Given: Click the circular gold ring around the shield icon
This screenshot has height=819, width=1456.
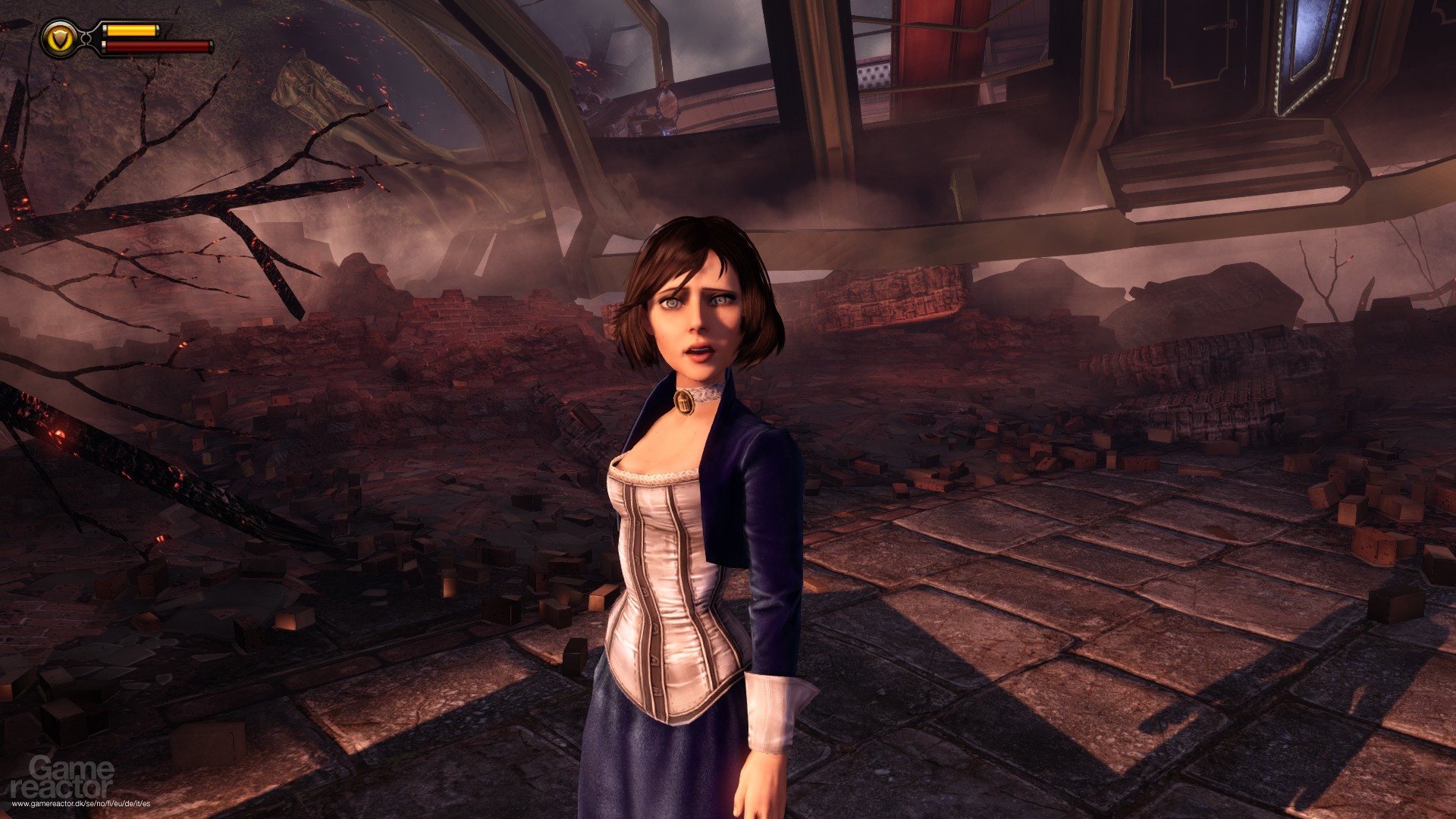Looking at the screenshot, I should coord(60,22).
